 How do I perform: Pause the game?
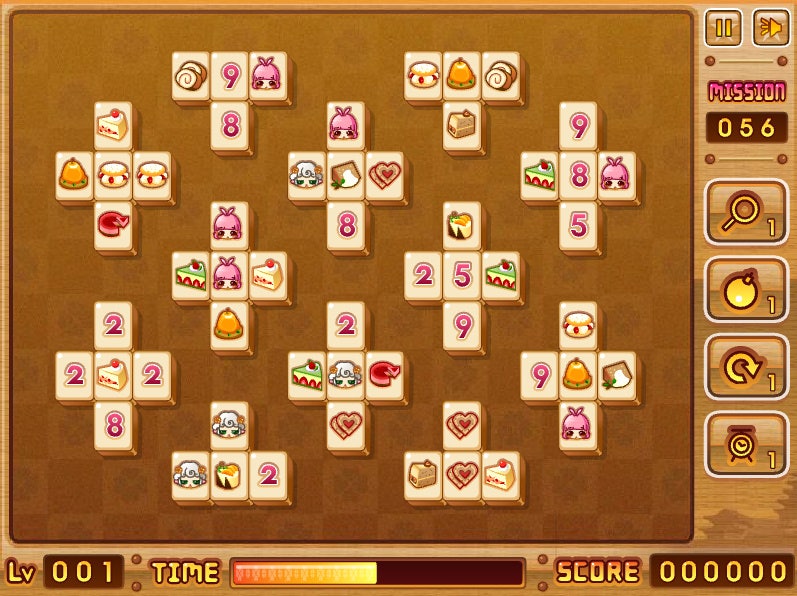(x=722, y=28)
